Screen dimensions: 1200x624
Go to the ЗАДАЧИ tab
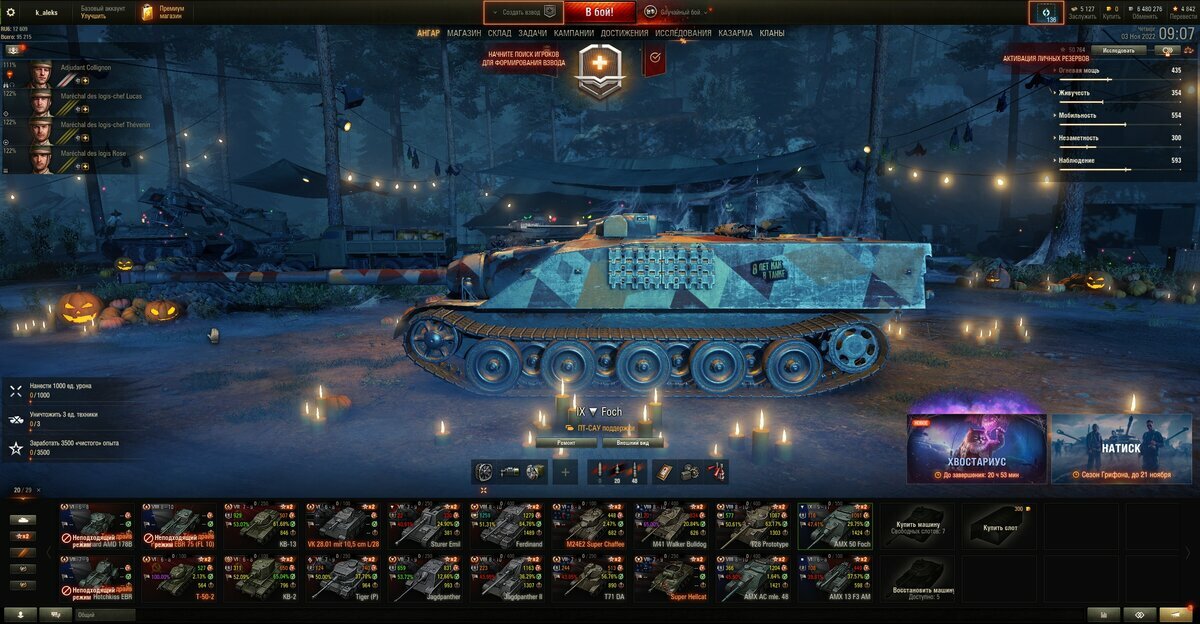533,33
